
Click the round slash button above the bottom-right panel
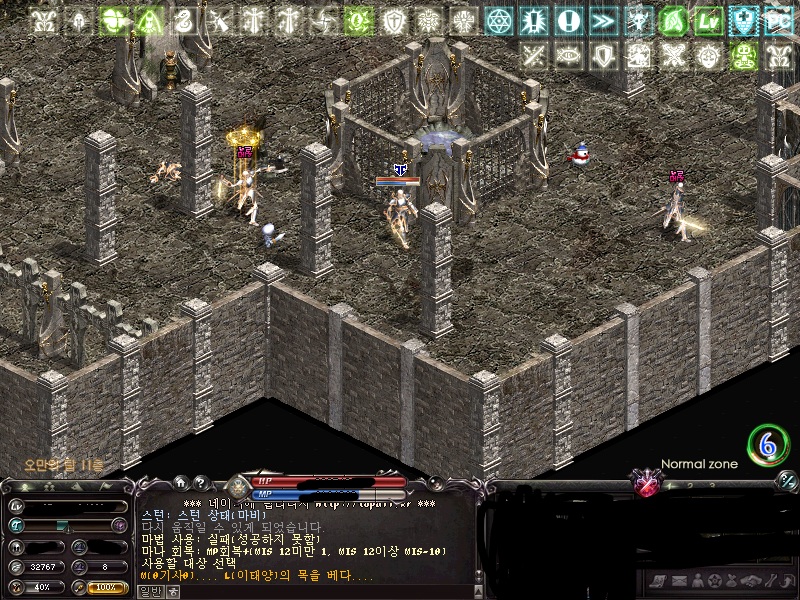click(787, 482)
